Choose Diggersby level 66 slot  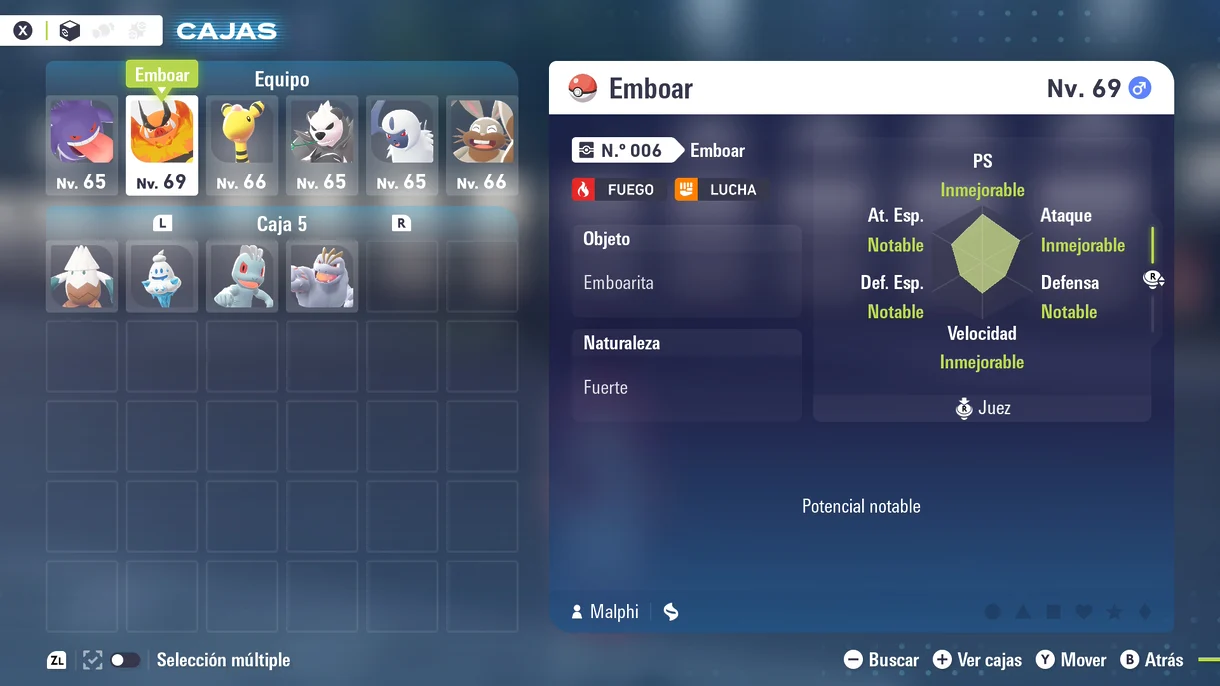tap(482, 145)
